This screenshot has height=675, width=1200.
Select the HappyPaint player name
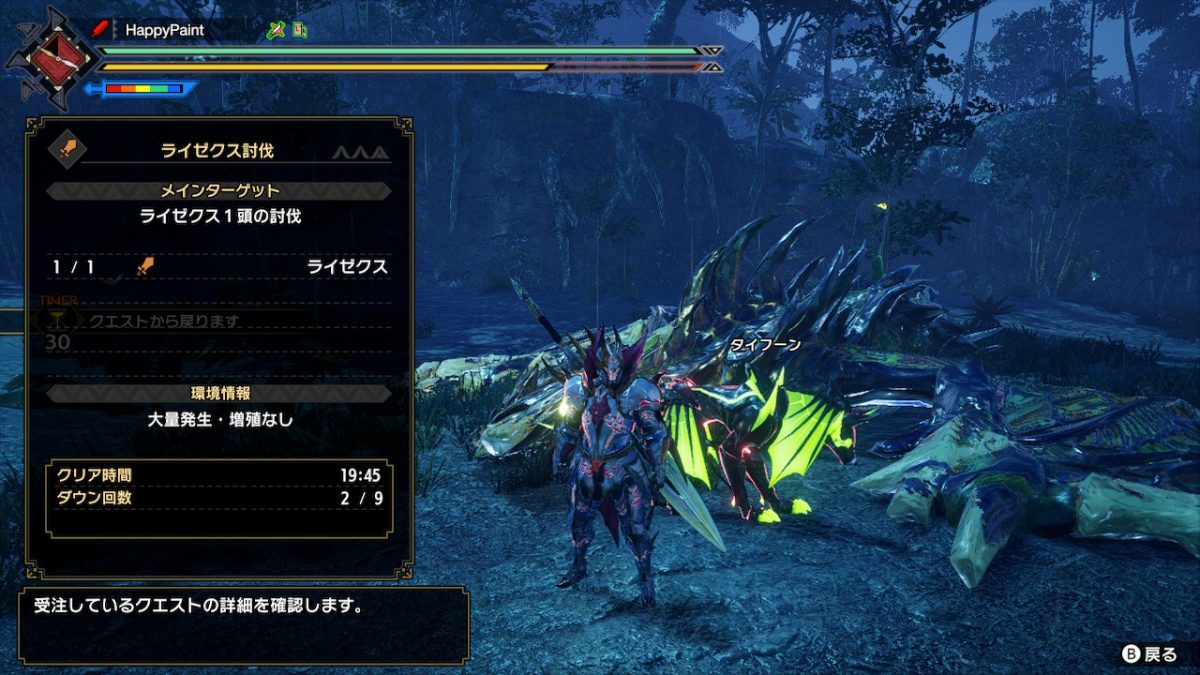[x=165, y=30]
